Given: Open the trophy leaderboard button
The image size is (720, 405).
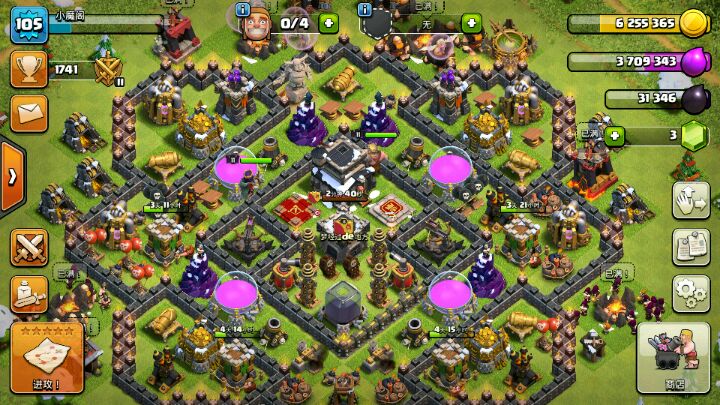Looking at the screenshot, I should (x=28, y=68).
